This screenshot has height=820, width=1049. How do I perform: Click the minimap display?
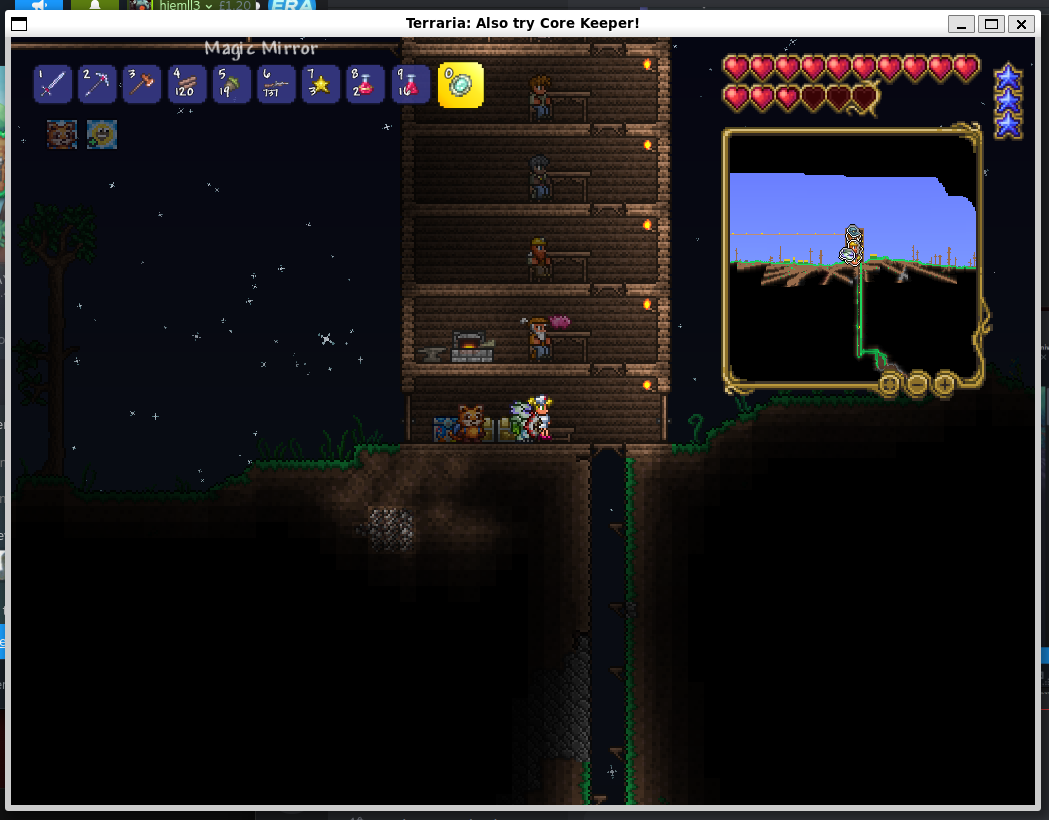(852, 255)
